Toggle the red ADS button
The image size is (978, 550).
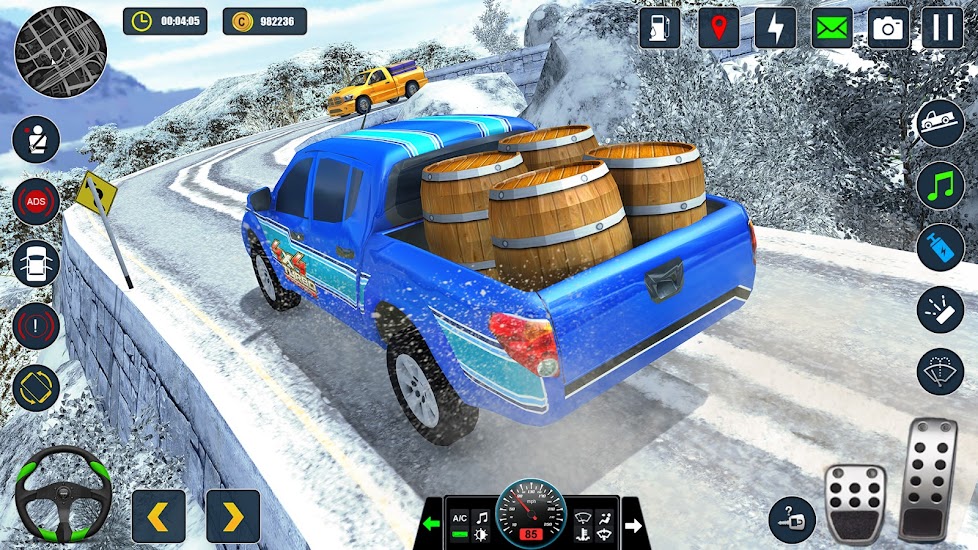[x=36, y=202]
